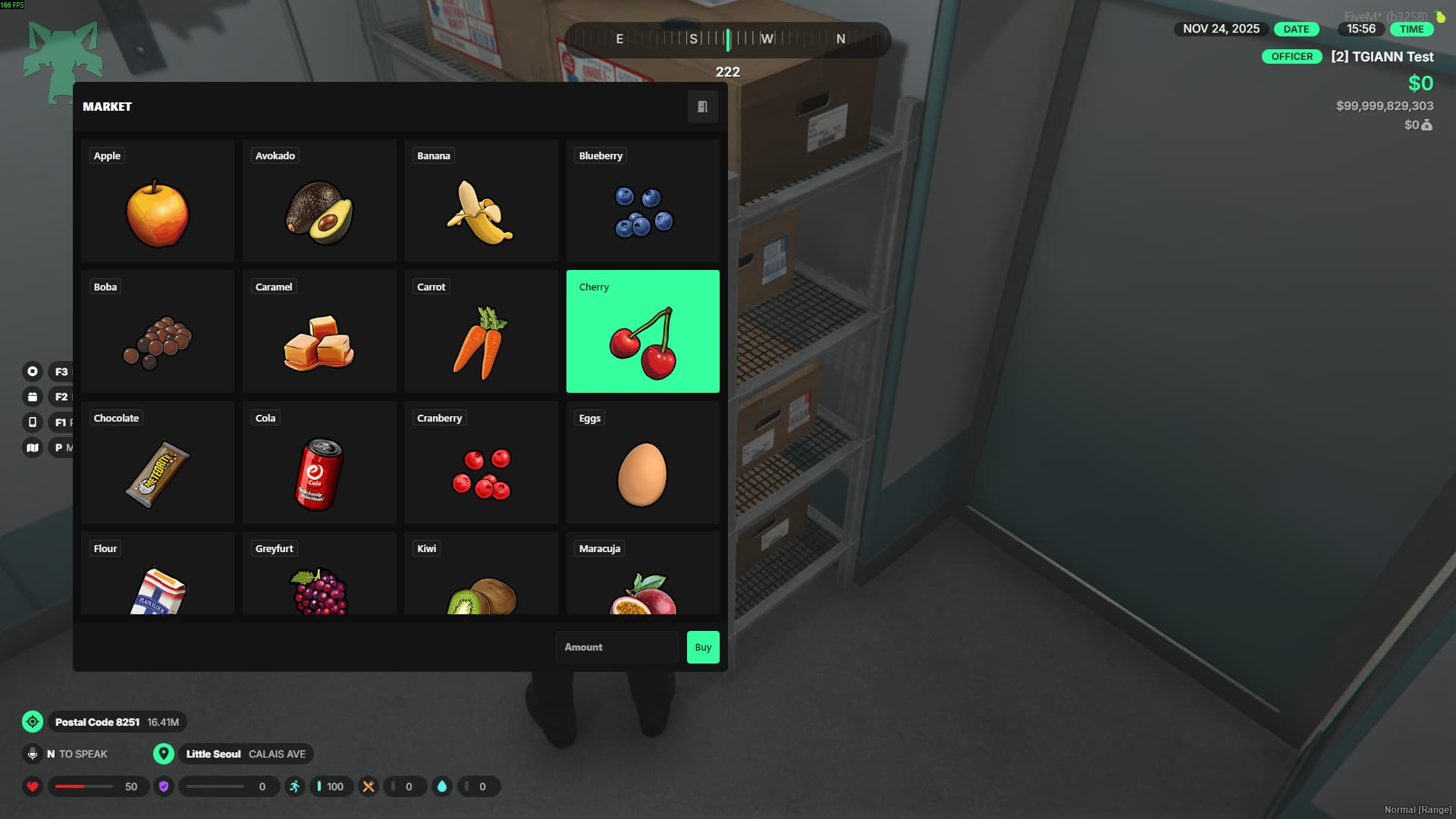Click the green Buy button

pyautogui.click(x=703, y=648)
